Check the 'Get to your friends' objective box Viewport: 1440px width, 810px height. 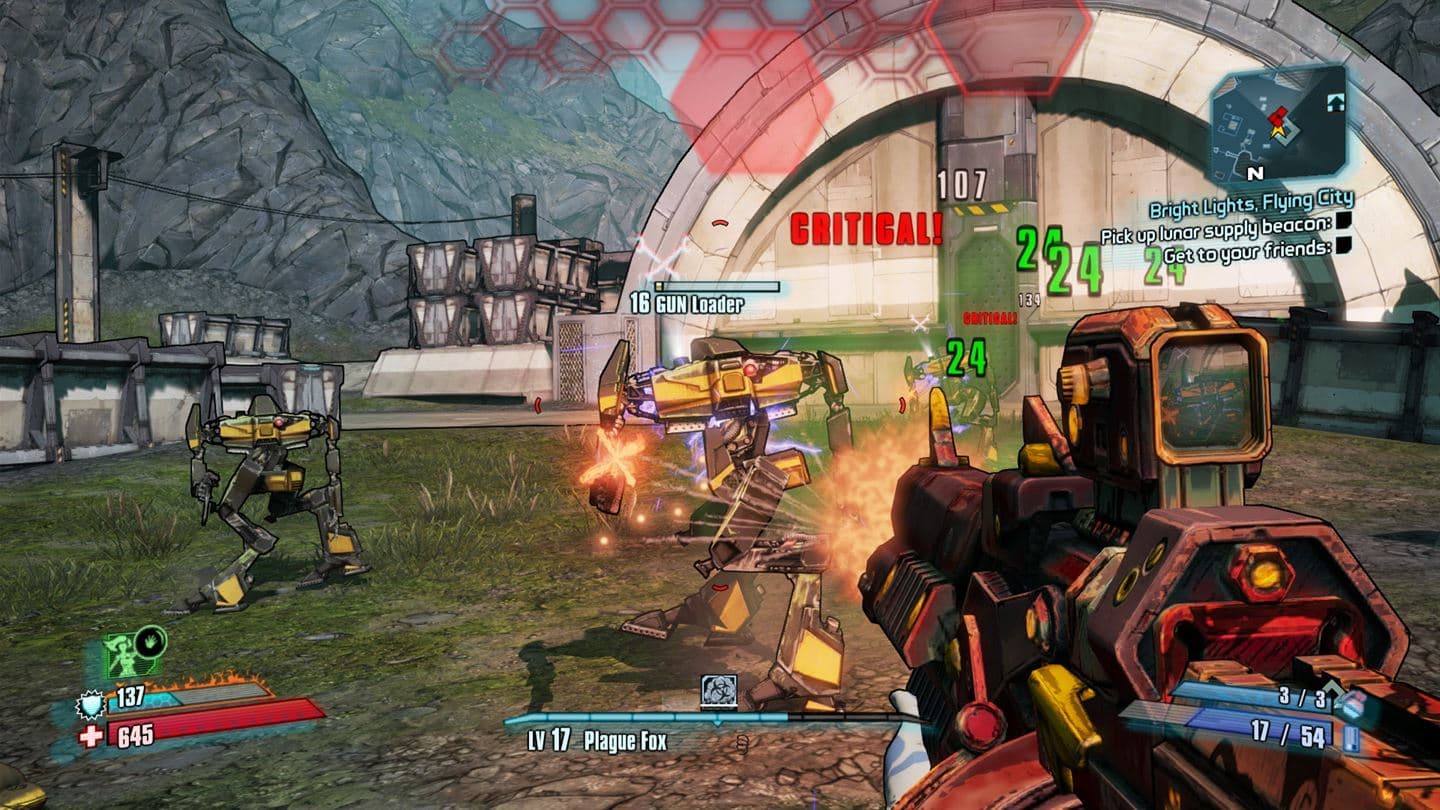point(1343,247)
